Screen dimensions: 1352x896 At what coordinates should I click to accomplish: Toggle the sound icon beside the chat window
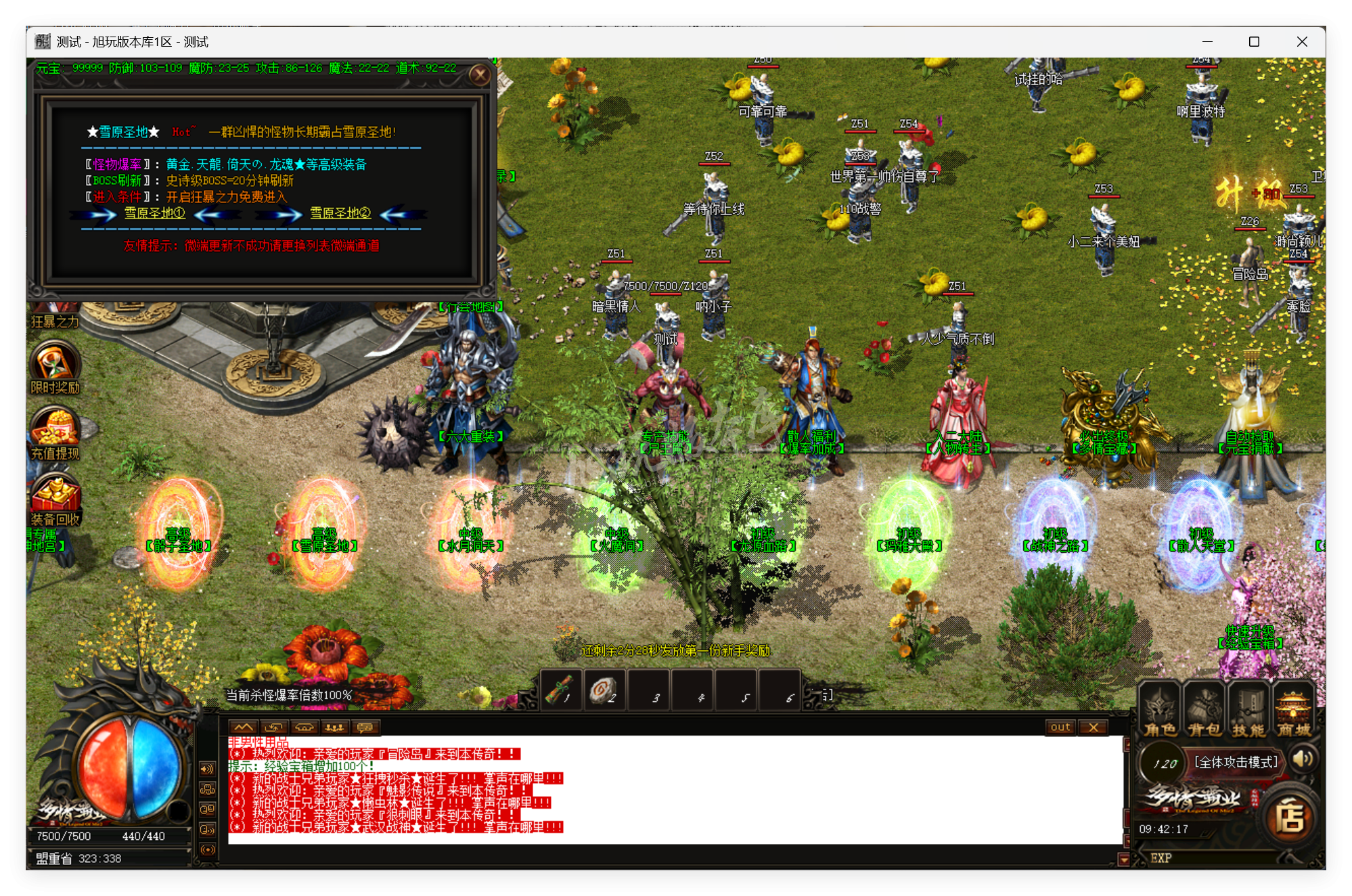207,768
